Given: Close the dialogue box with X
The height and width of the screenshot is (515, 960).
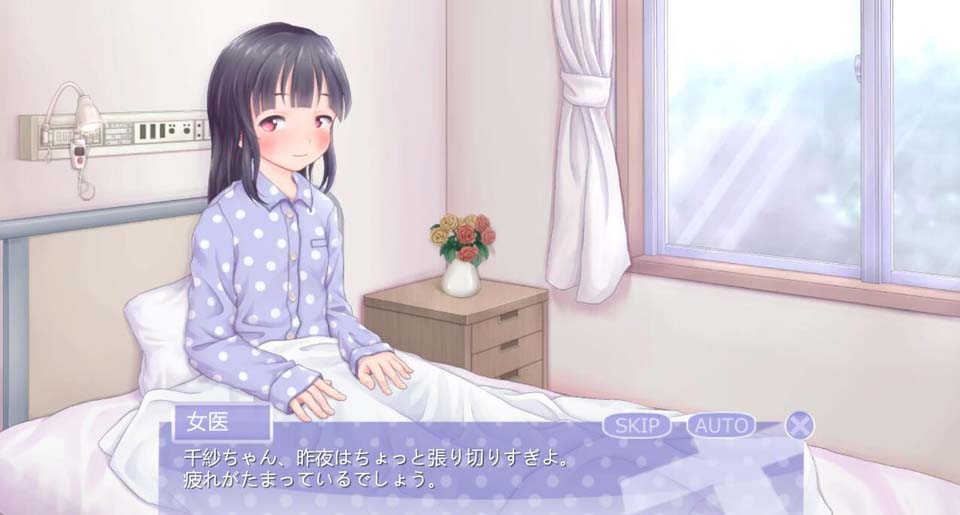Looking at the screenshot, I should 799,426.
